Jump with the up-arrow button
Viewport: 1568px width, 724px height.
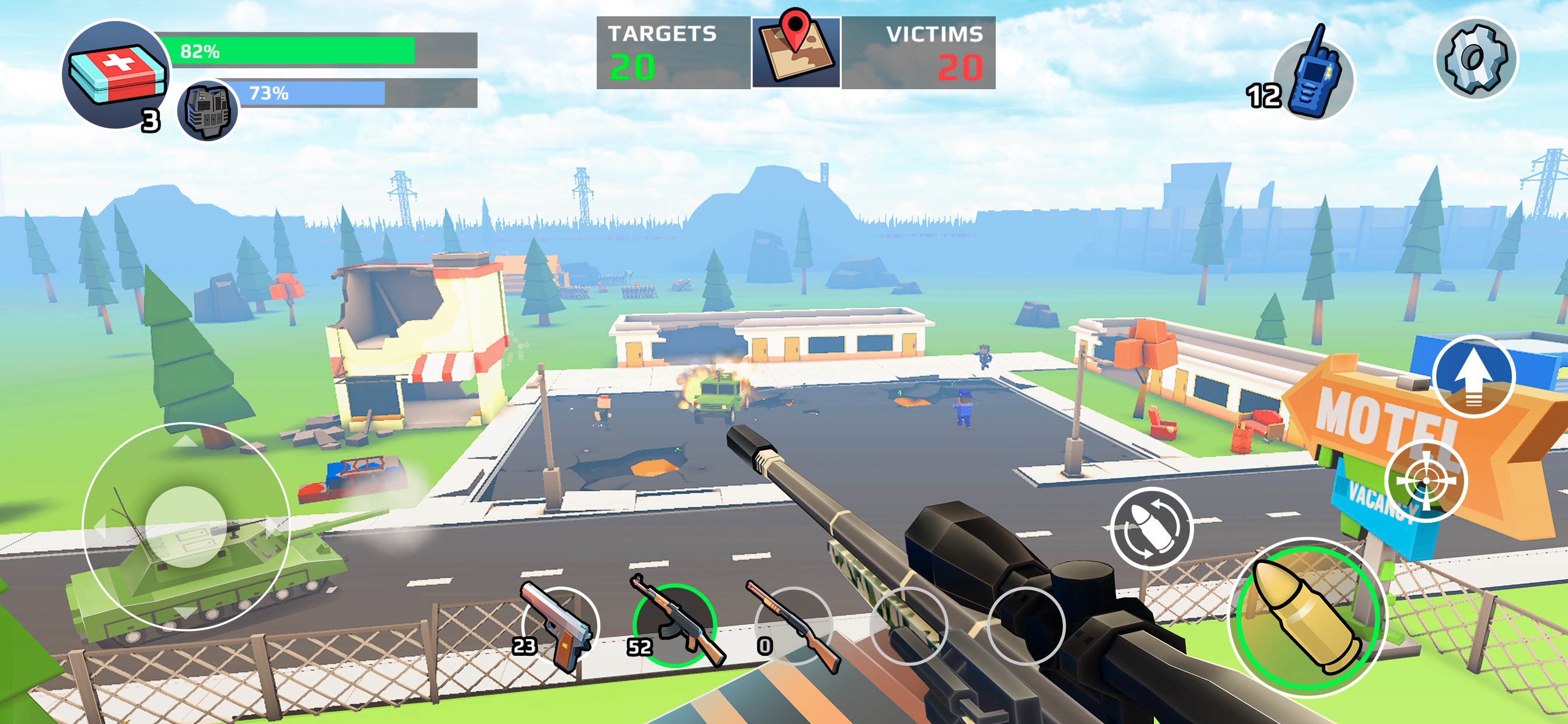(1473, 377)
